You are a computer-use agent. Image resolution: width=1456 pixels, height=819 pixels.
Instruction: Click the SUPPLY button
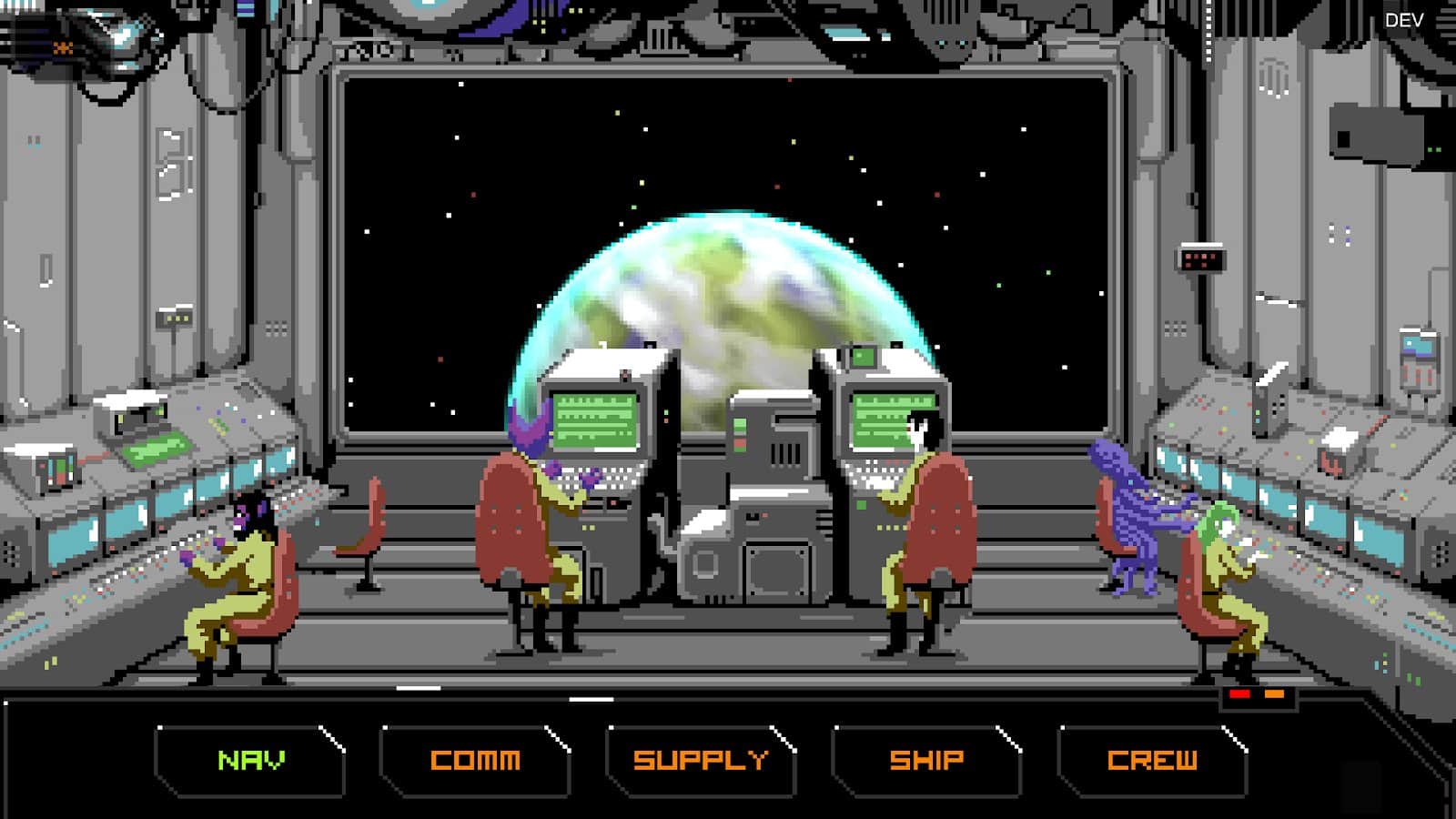coord(701,758)
